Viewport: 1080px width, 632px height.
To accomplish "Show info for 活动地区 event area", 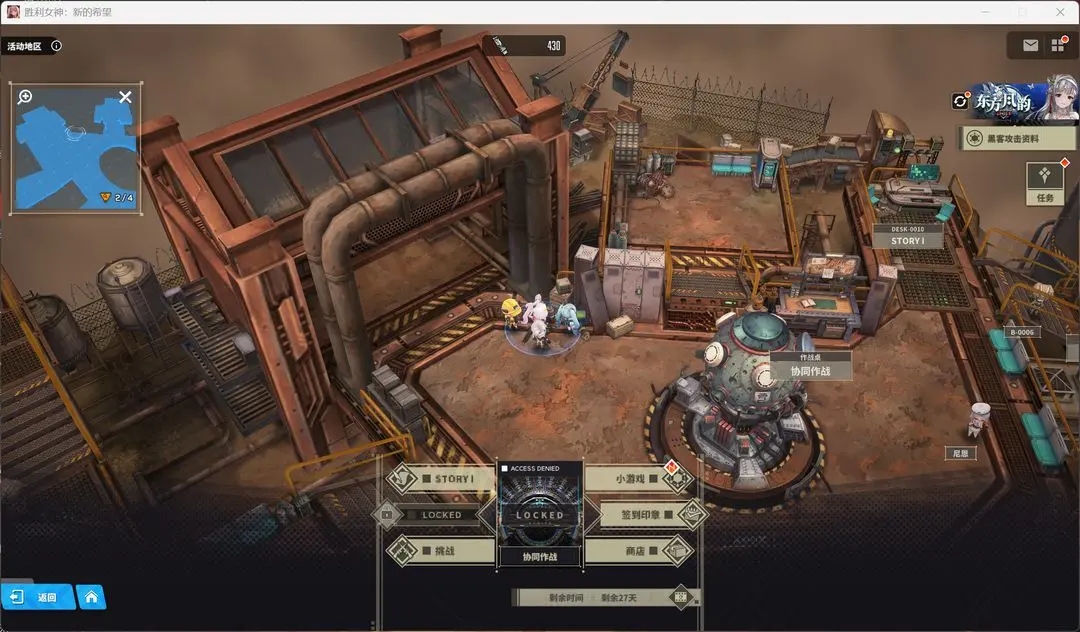I will click(56, 46).
